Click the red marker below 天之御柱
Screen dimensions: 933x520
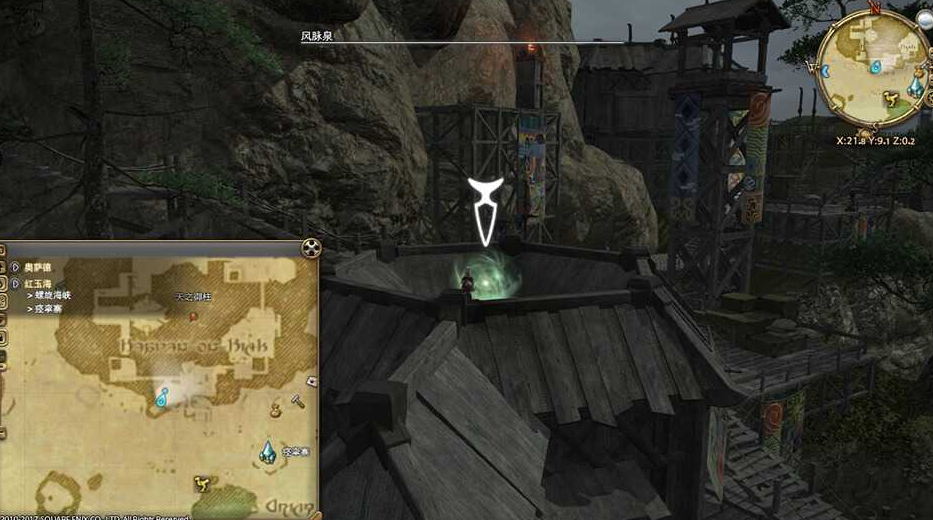(x=193, y=315)
